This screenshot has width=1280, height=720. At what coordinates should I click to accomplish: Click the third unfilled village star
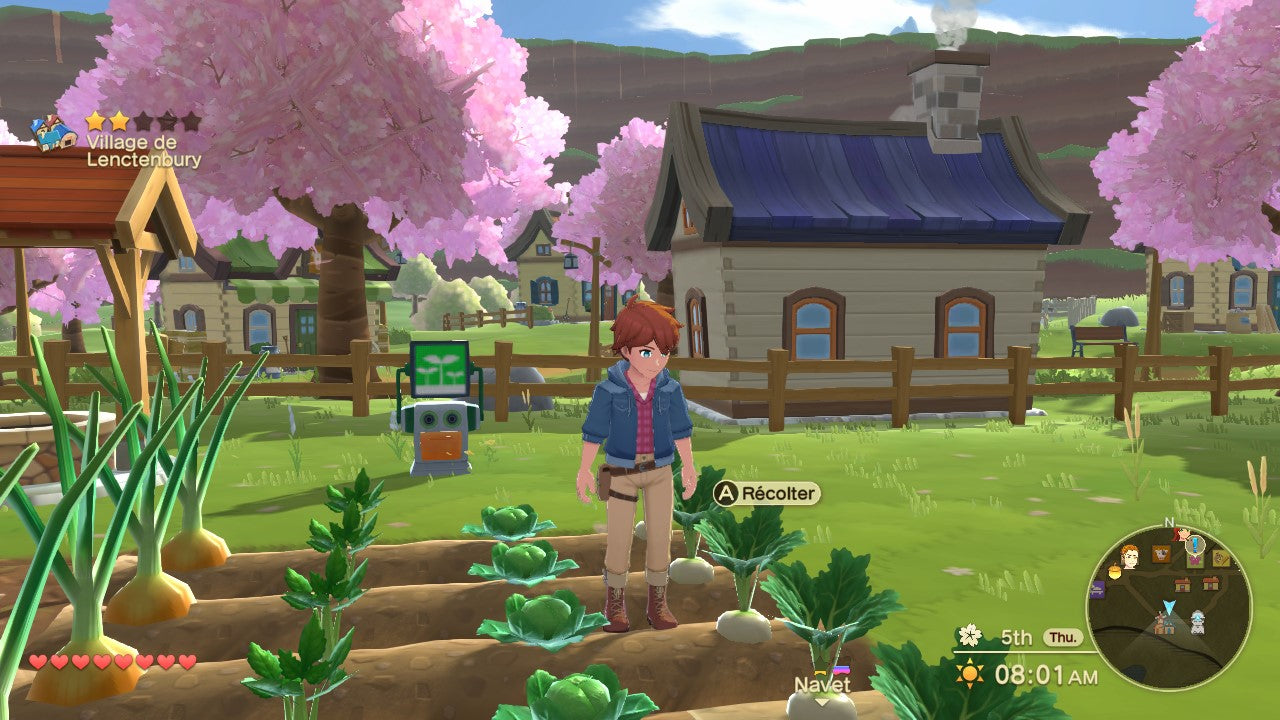(143, 121)
